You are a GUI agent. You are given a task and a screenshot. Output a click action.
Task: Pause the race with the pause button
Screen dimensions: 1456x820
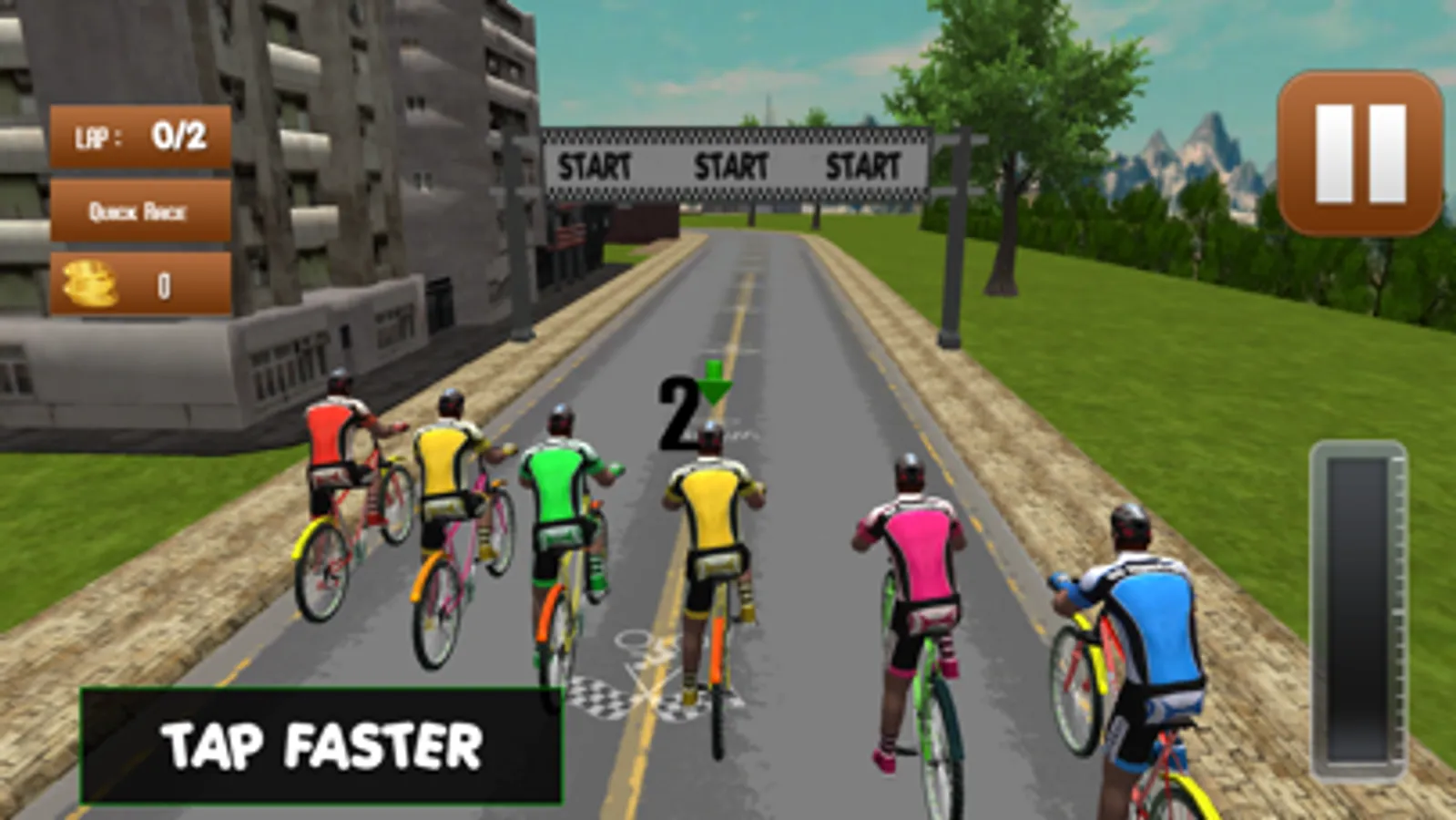click(1360, 153)
